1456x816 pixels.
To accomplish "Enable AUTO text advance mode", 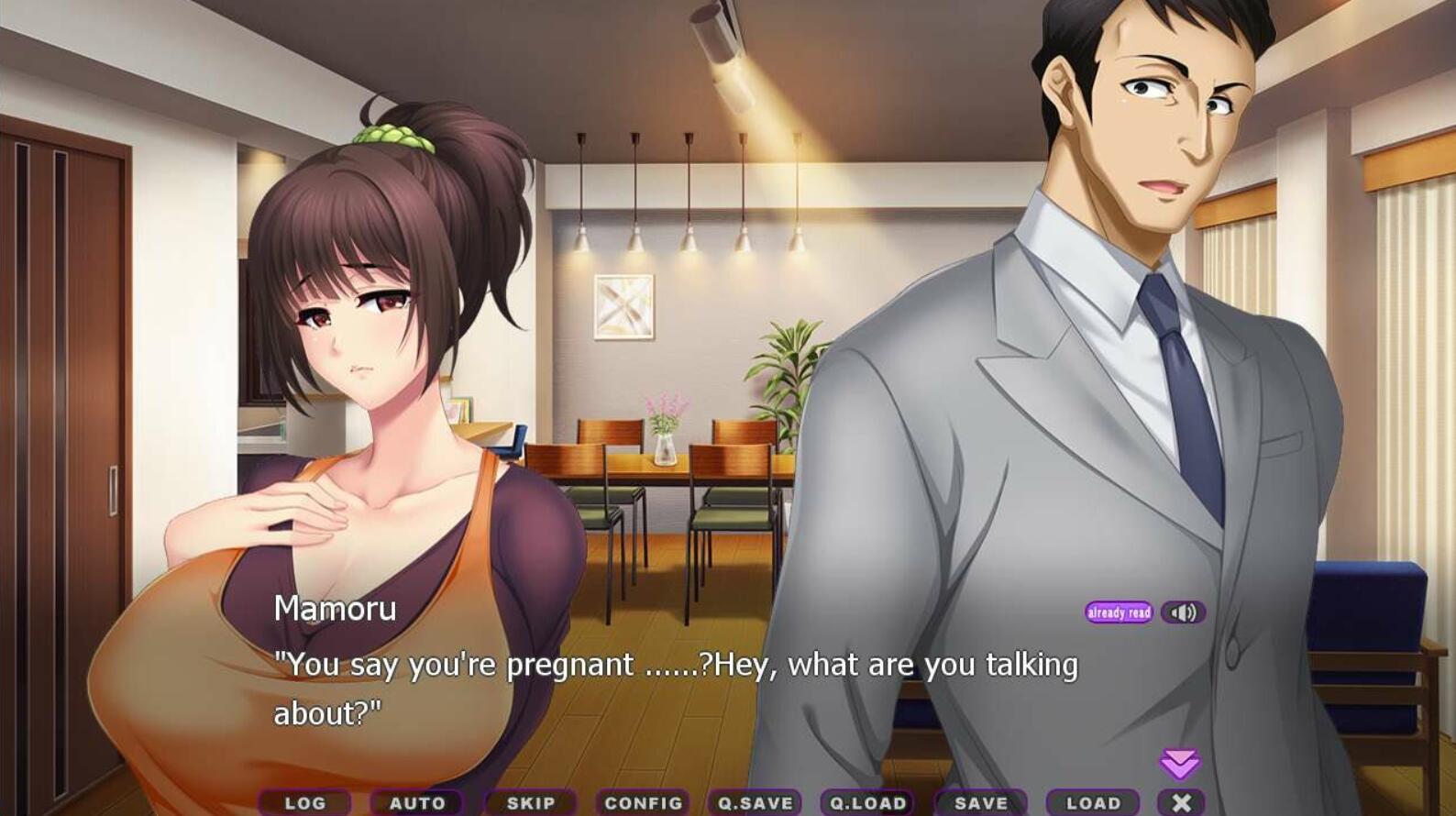I will (418, 802).
